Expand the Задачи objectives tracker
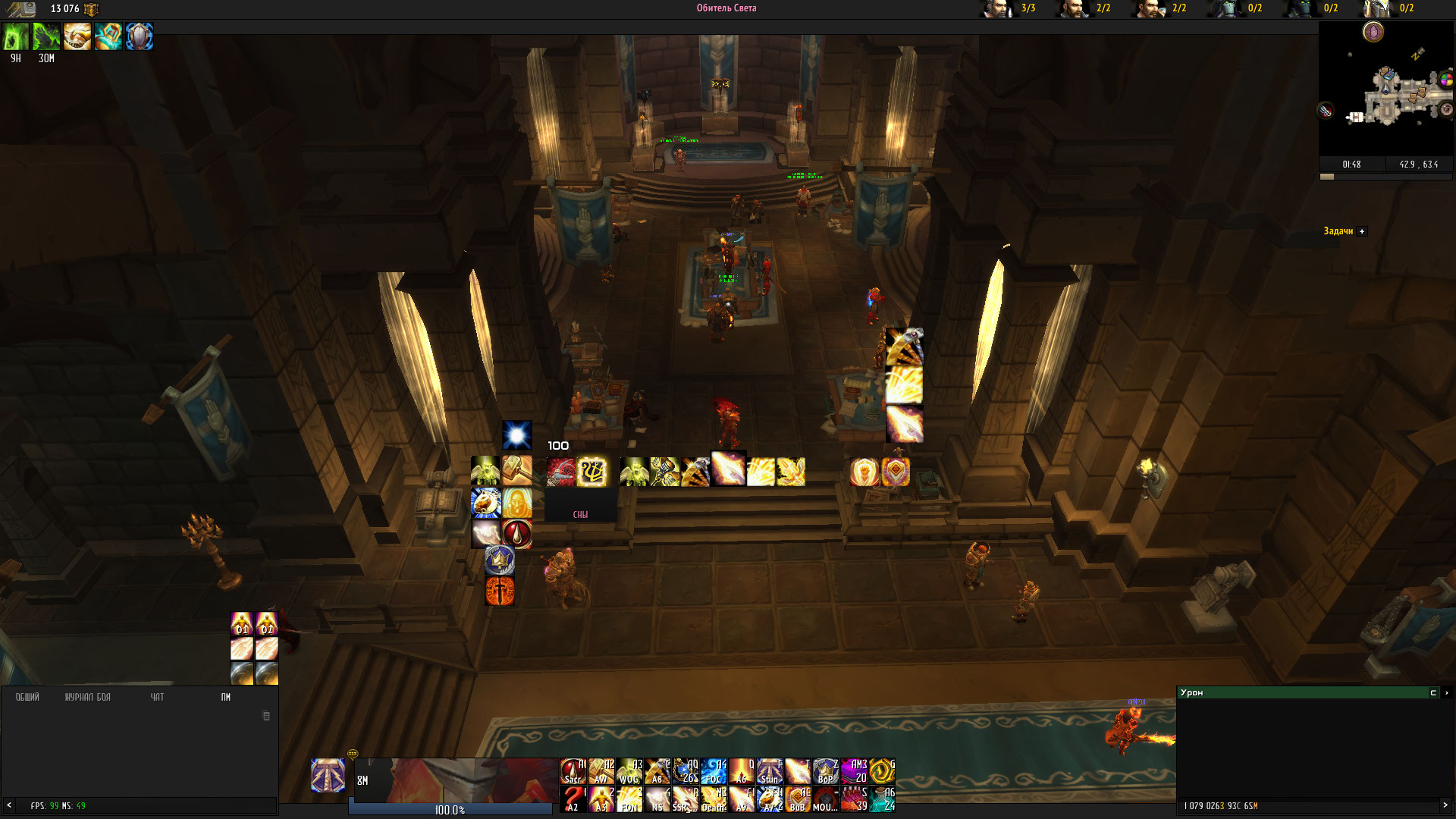Screen dimensions: 1456x819 pyautogui.click(x=1362, y=231)
